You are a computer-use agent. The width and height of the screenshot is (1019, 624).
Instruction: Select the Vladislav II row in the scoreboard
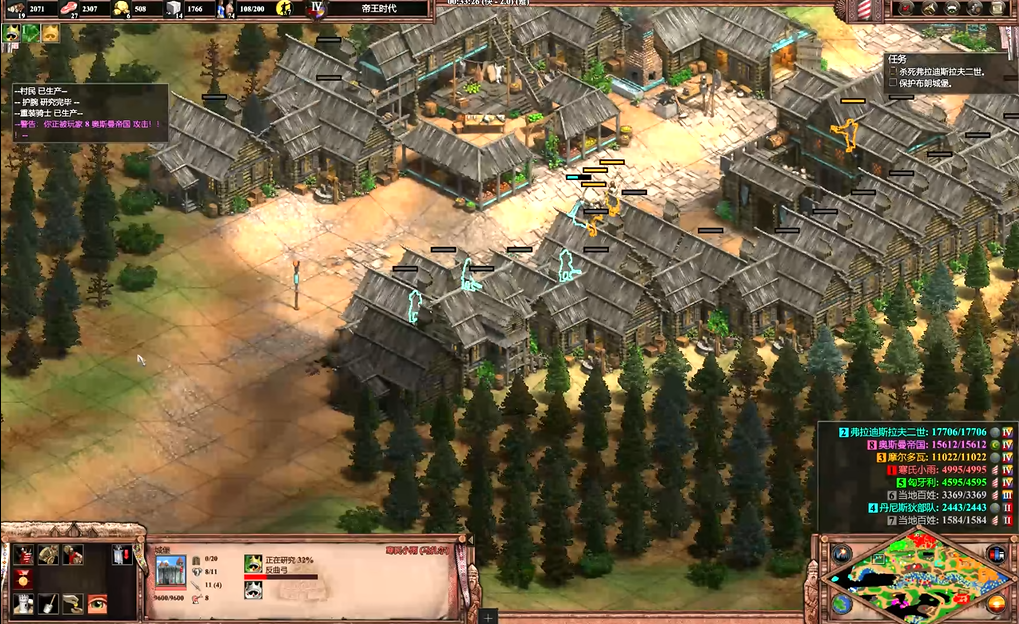pos(917,431)
